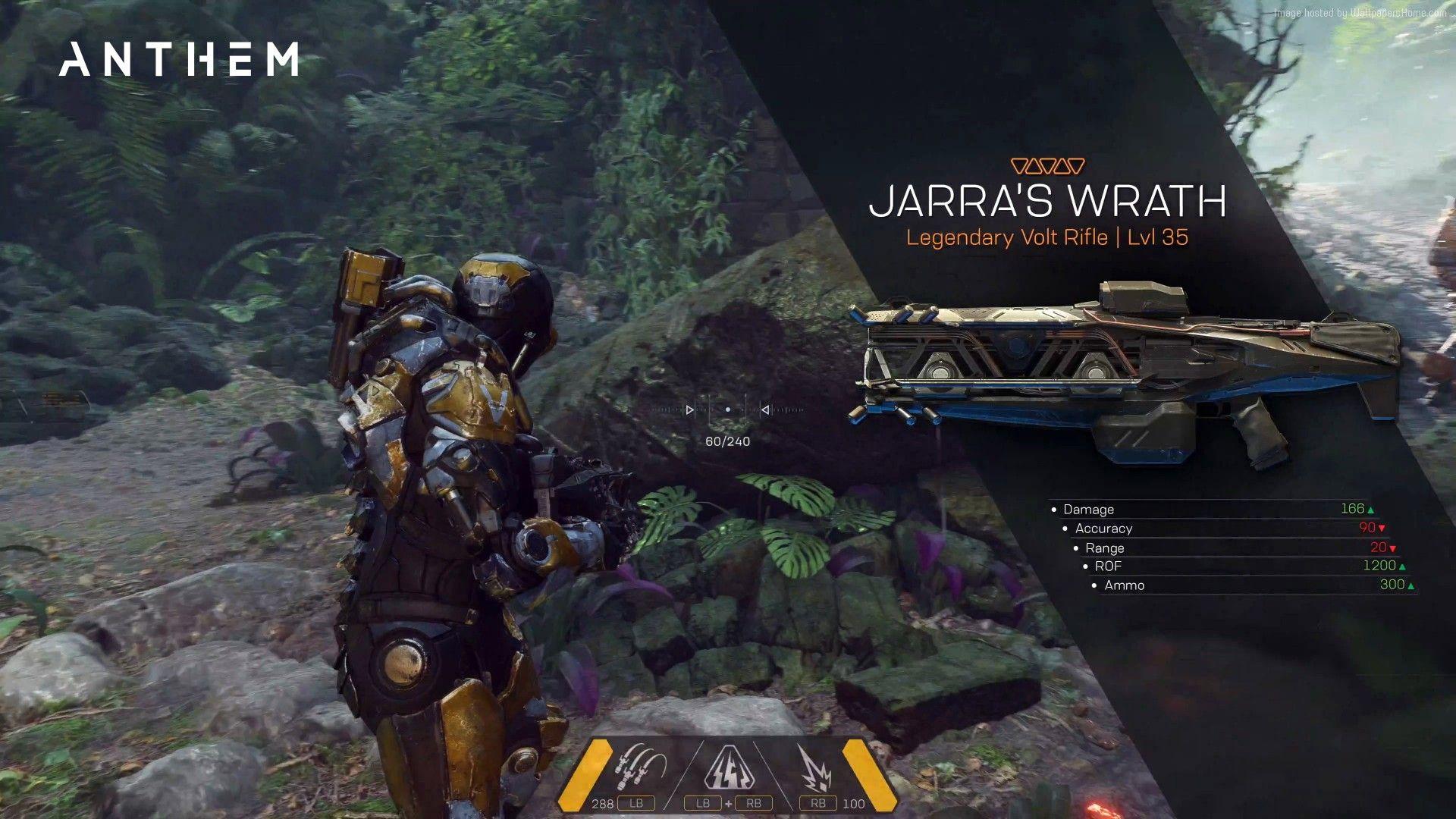Click the Jarra's Wrath weapon title
1456x819 pixels.
(1047, 201)
